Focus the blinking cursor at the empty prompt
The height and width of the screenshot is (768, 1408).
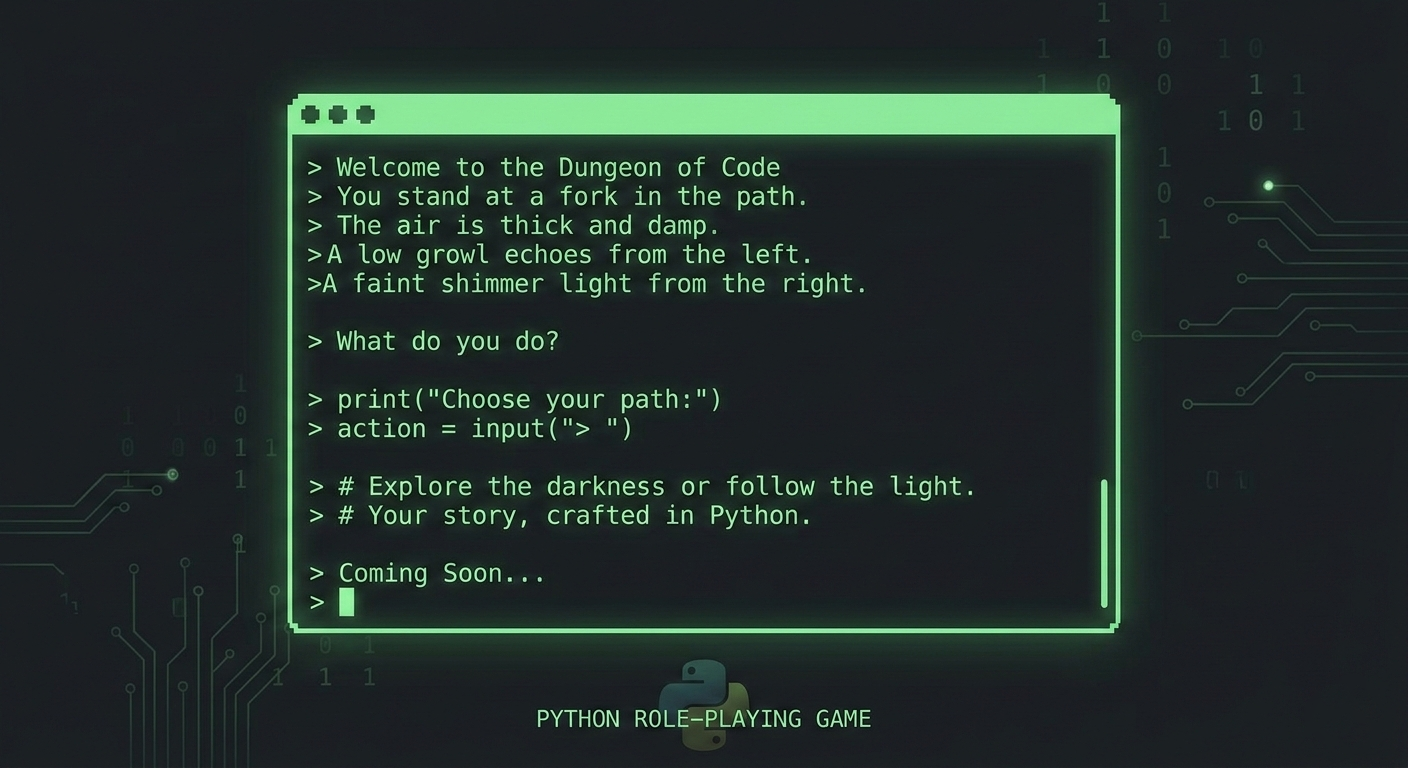[346, 602]
